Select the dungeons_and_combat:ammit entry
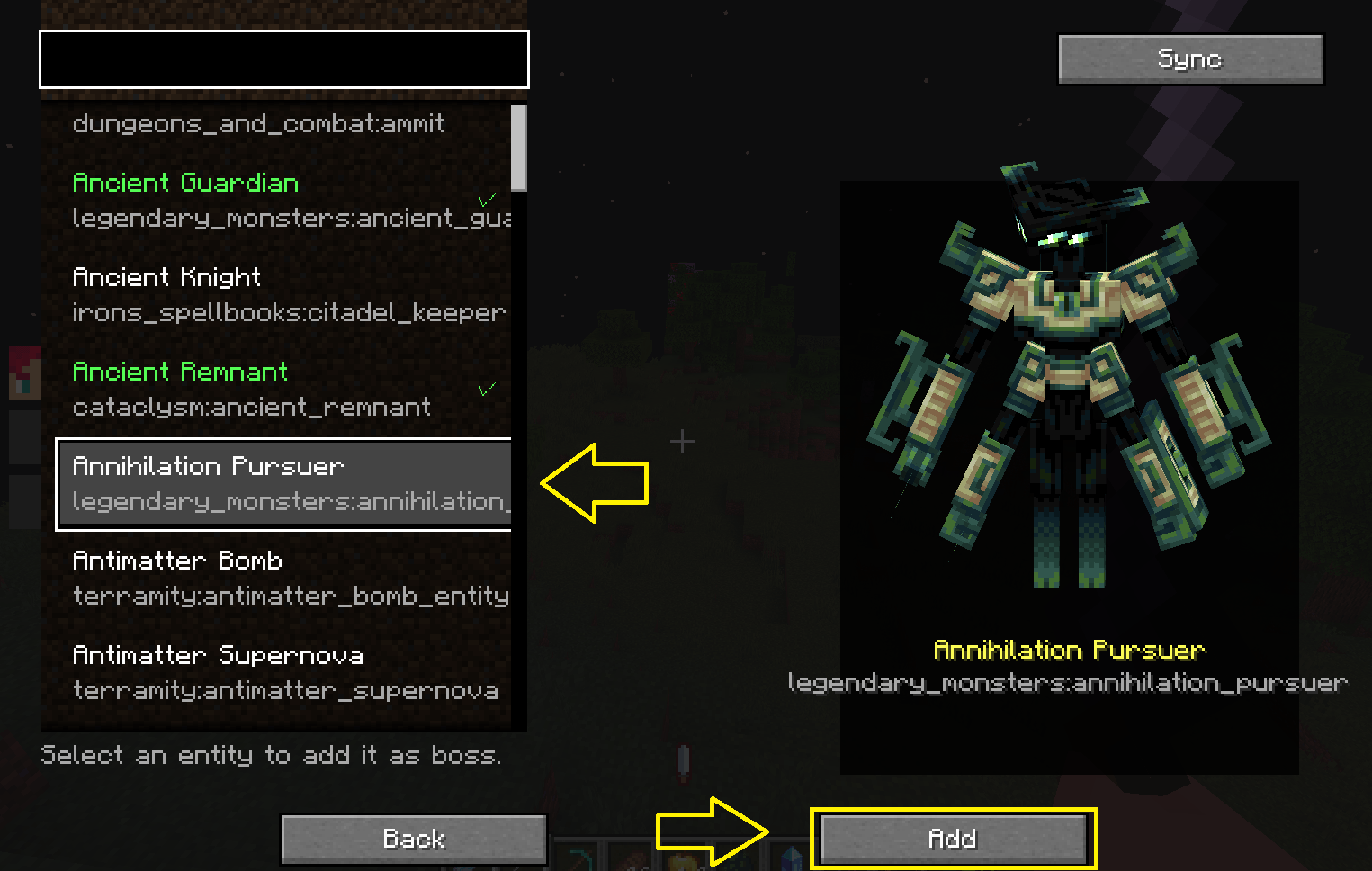The height and width of the screenshot is (871, 1372). [258, 124]
